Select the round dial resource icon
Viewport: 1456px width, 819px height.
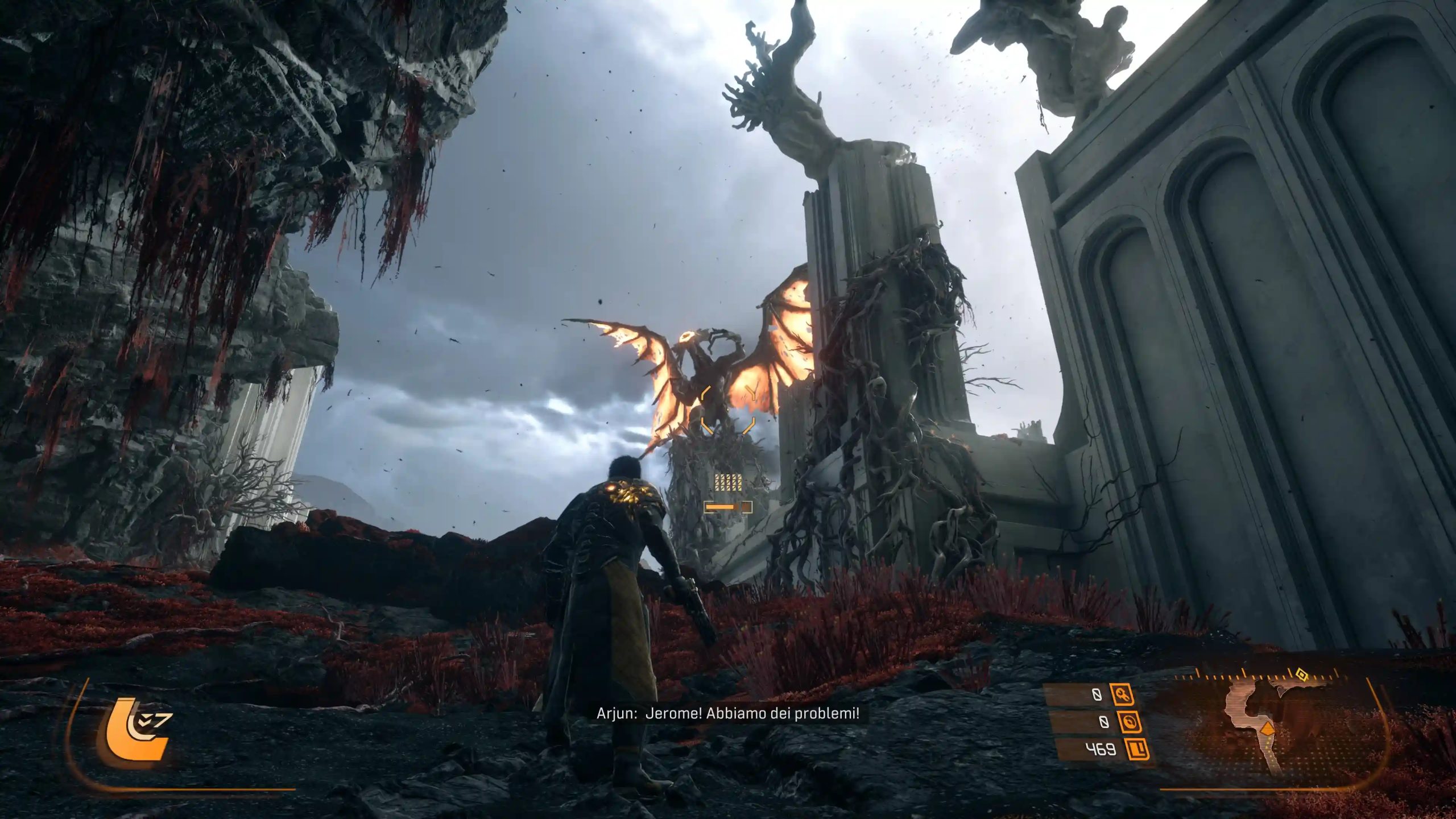coord(1128,722)
